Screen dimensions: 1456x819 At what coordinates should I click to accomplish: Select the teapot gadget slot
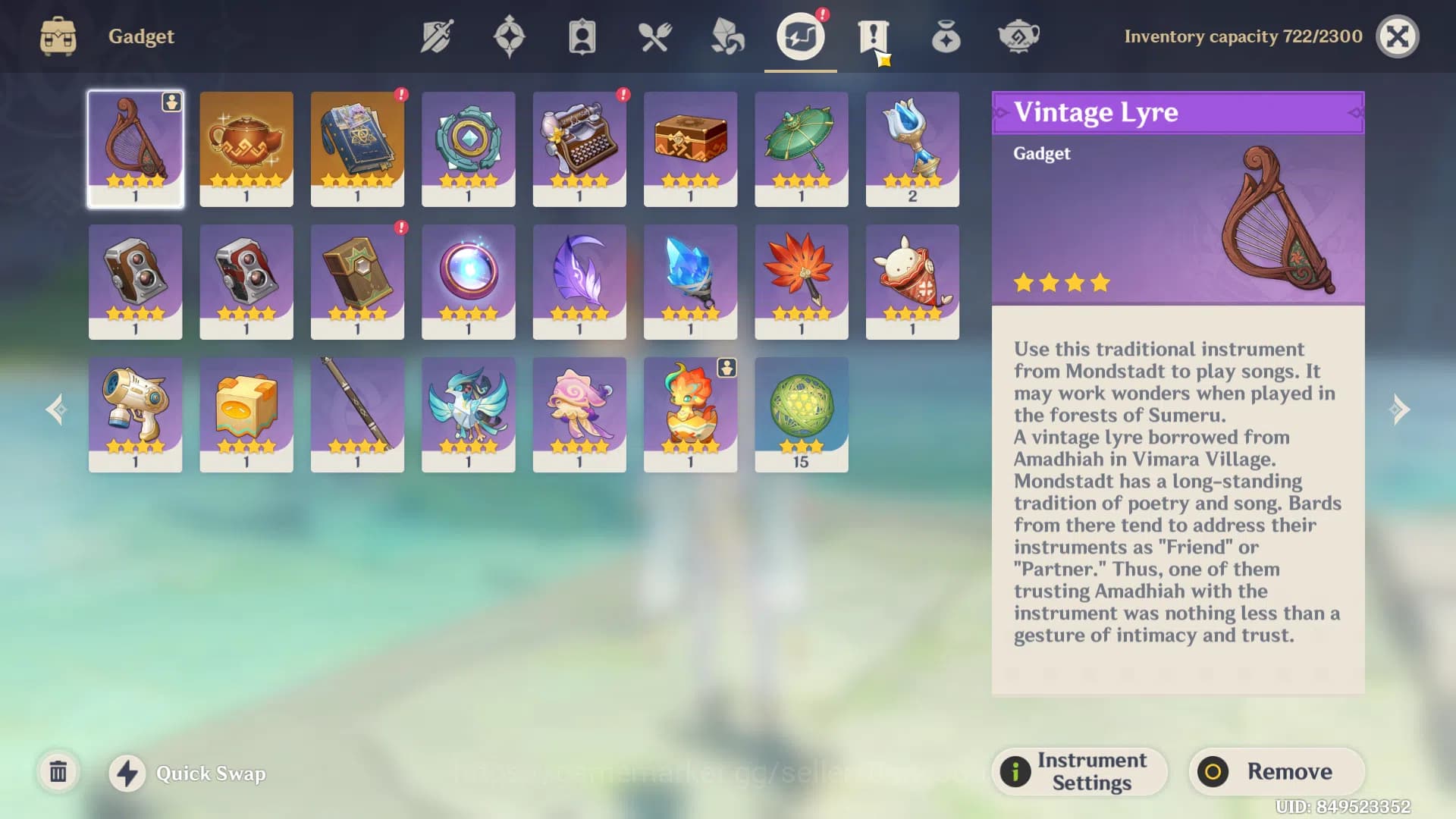[x=246, y=149]
